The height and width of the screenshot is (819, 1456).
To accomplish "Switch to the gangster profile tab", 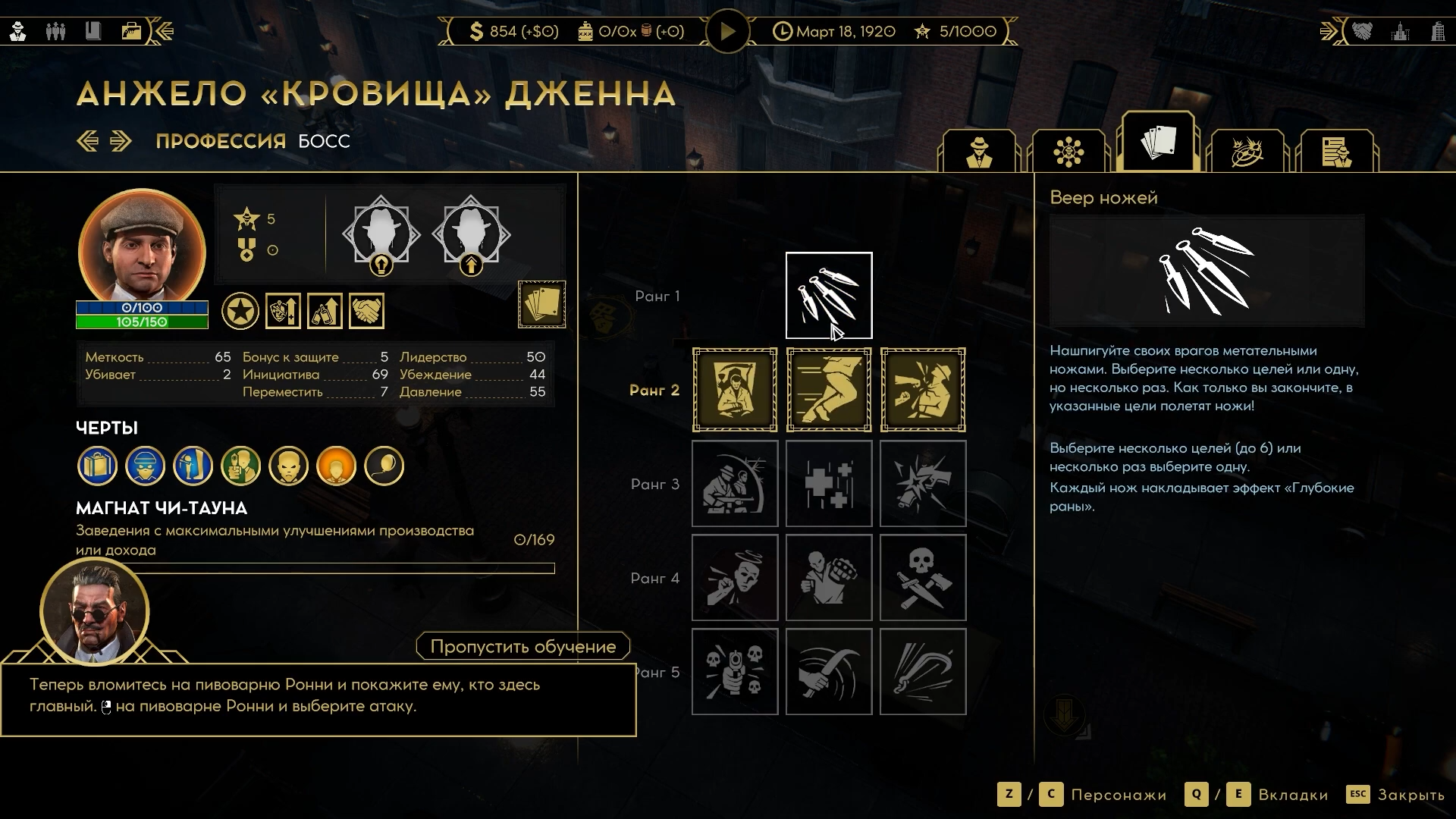I will (979, 152).
